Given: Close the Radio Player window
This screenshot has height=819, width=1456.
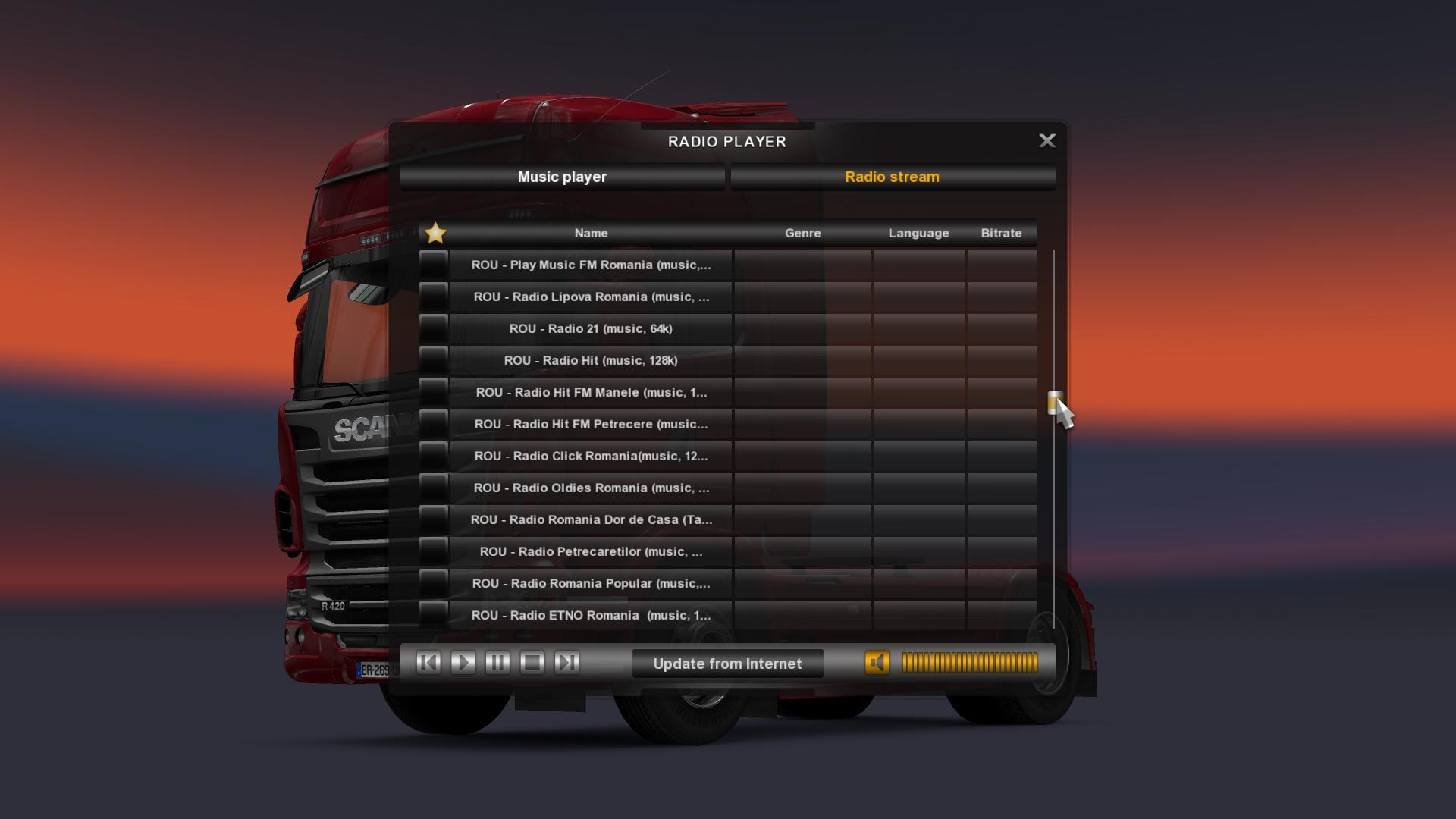Looking at the screenshot, I should click(1046, 141).
